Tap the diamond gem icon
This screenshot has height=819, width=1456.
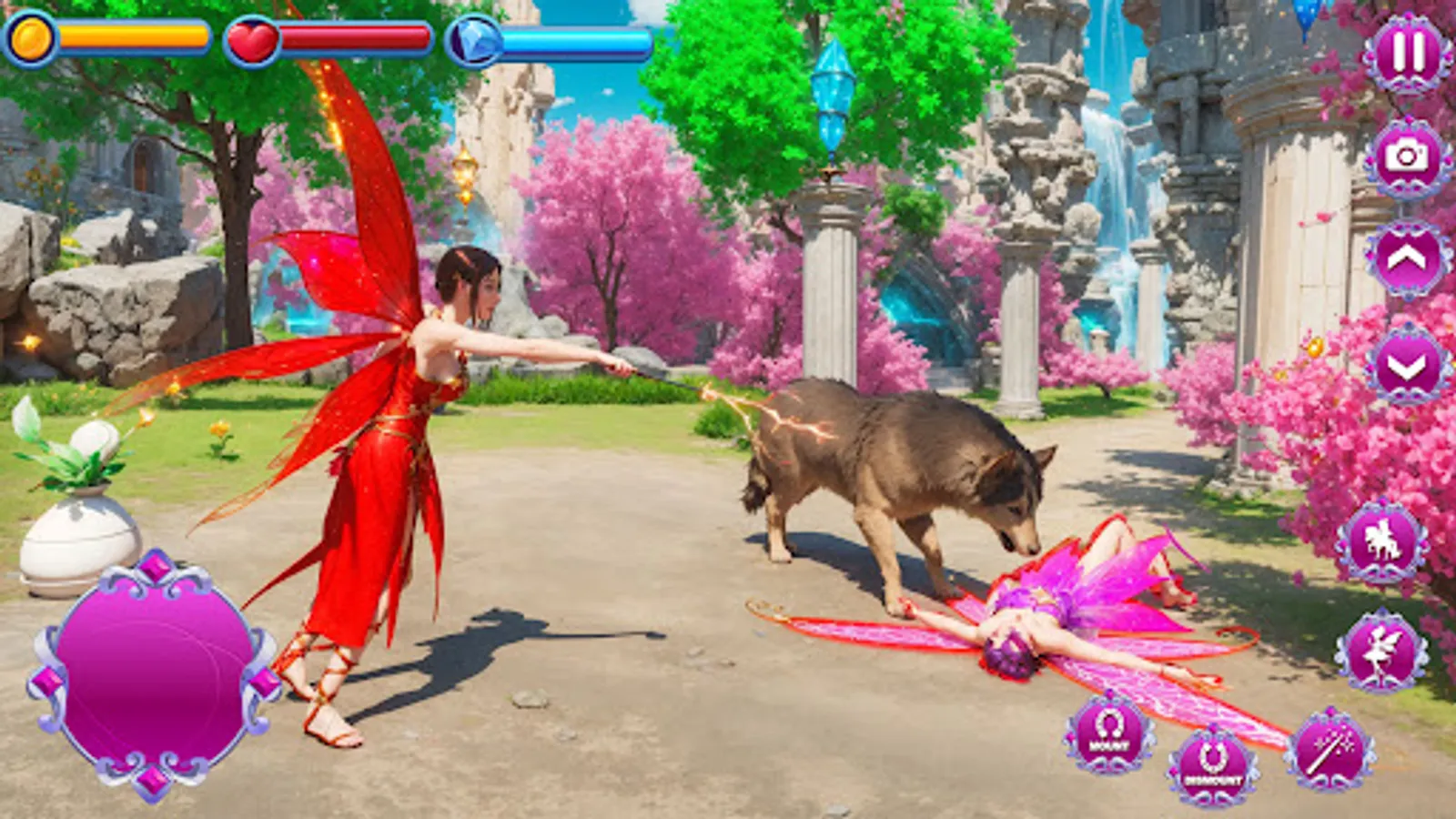point(476,41)
